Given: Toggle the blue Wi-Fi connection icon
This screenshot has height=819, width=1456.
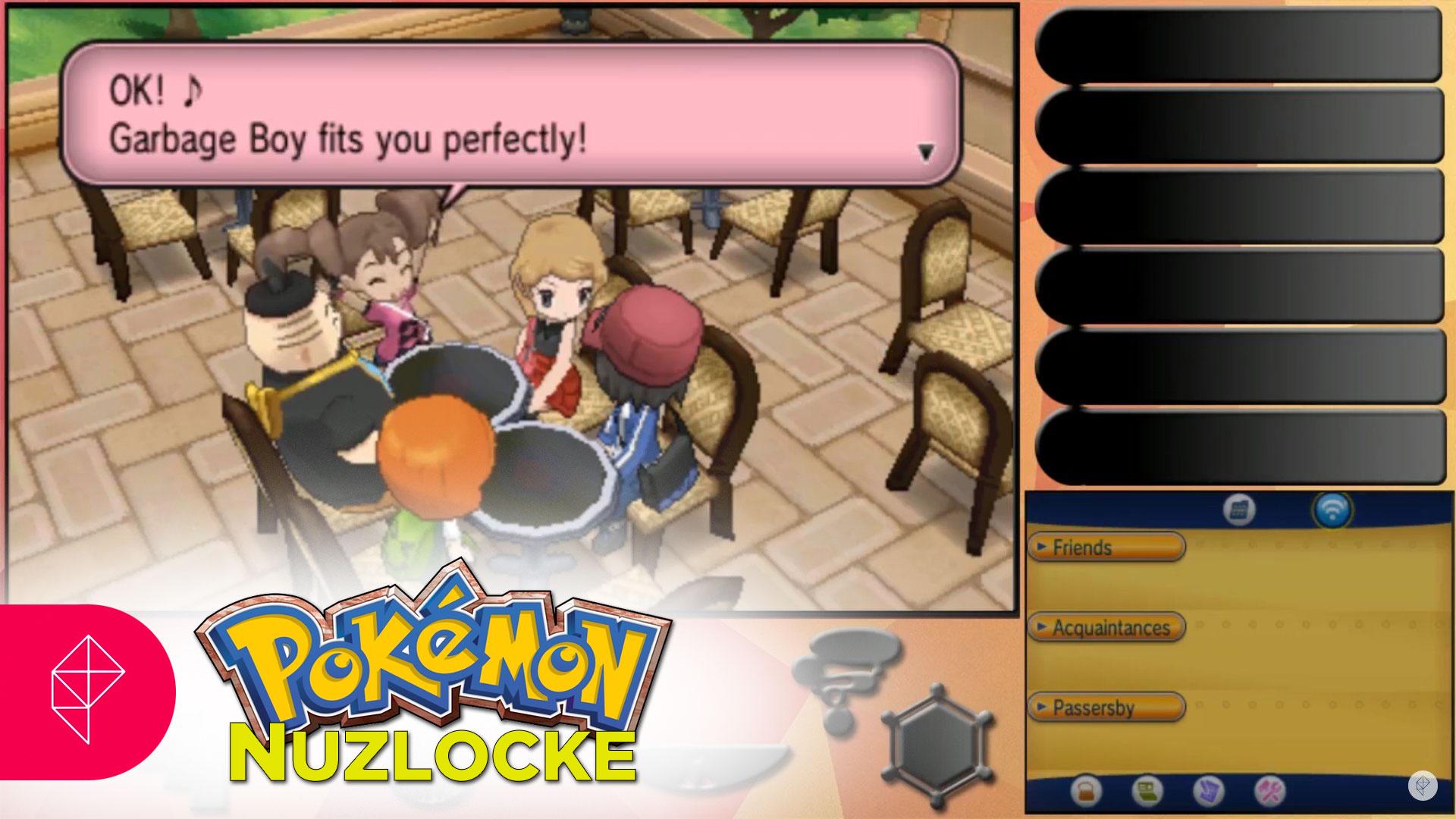Looking at the screenshot, I should (x=1332, y=510).
